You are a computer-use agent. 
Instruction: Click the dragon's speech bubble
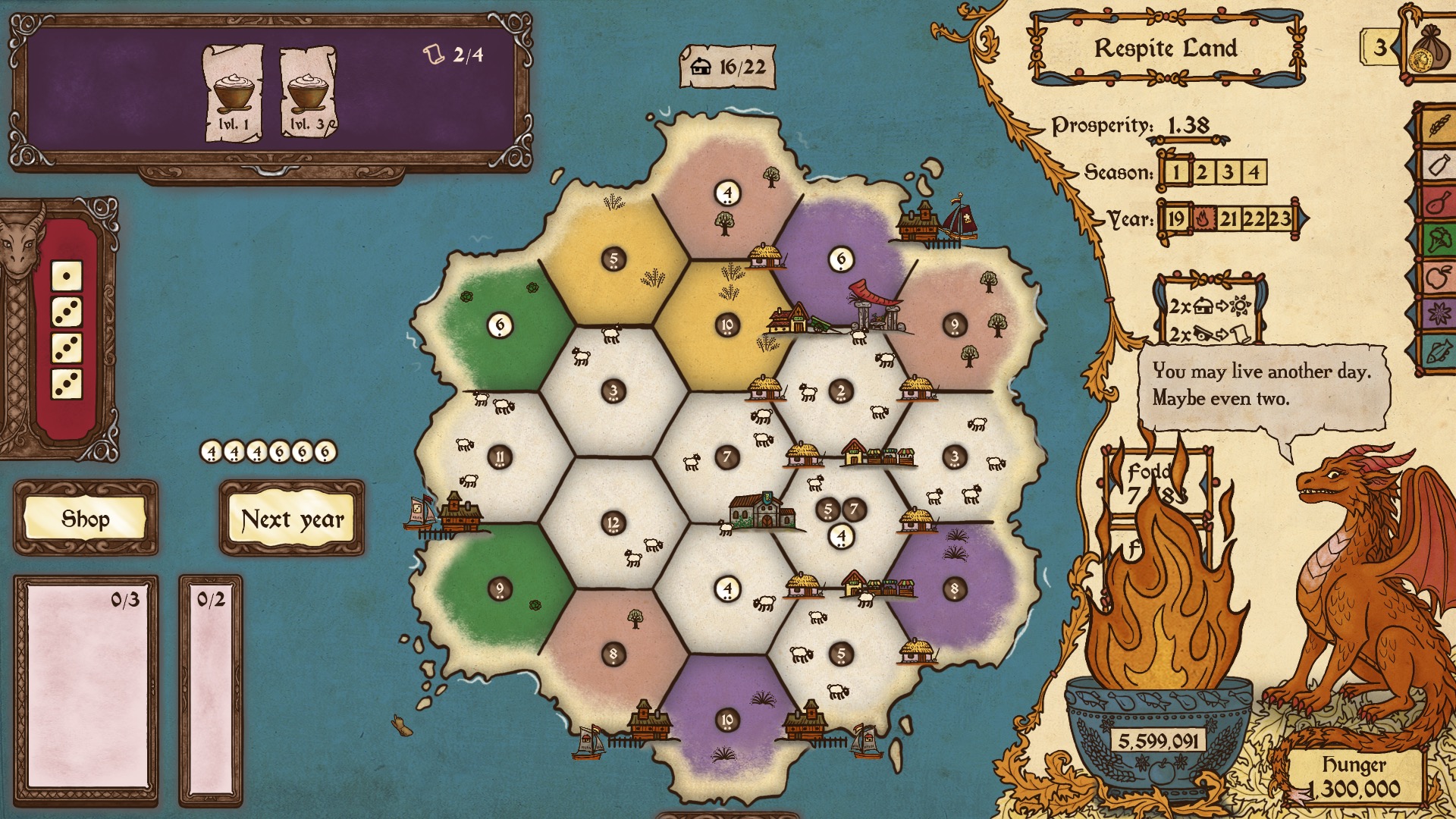click(1263, 387)
